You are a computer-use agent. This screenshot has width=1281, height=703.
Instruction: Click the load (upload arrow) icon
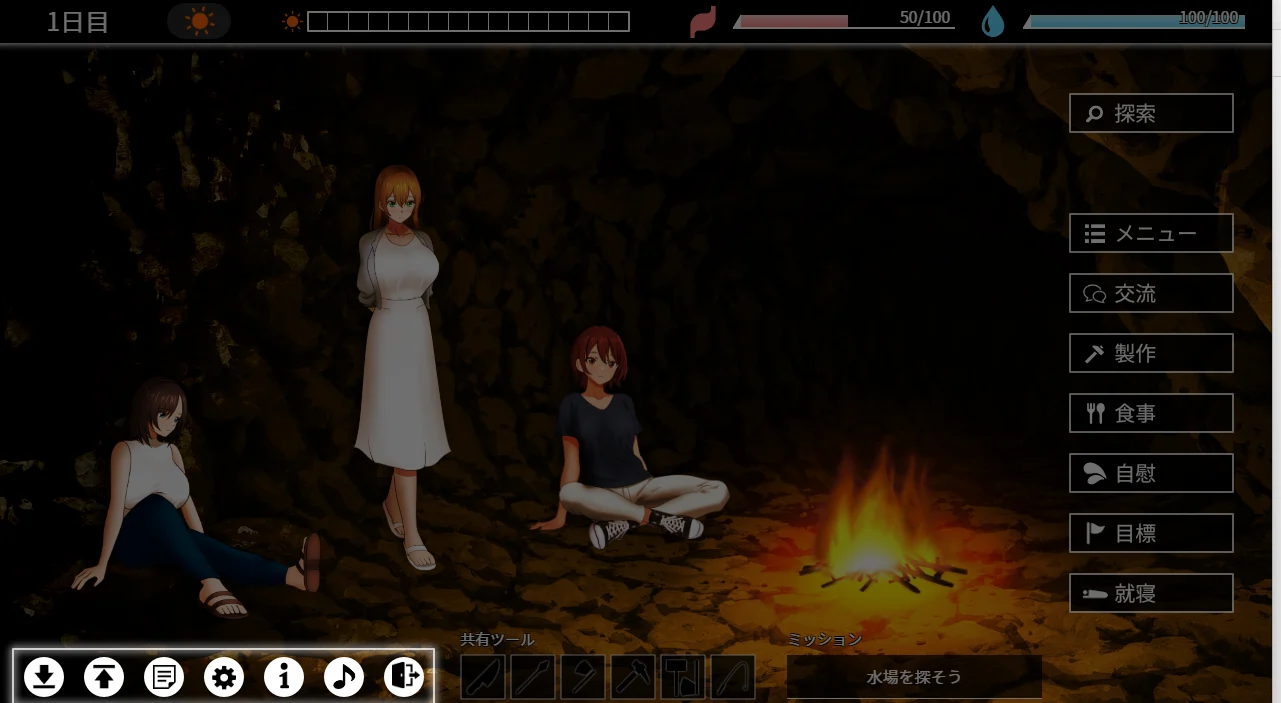coord(104,677)
